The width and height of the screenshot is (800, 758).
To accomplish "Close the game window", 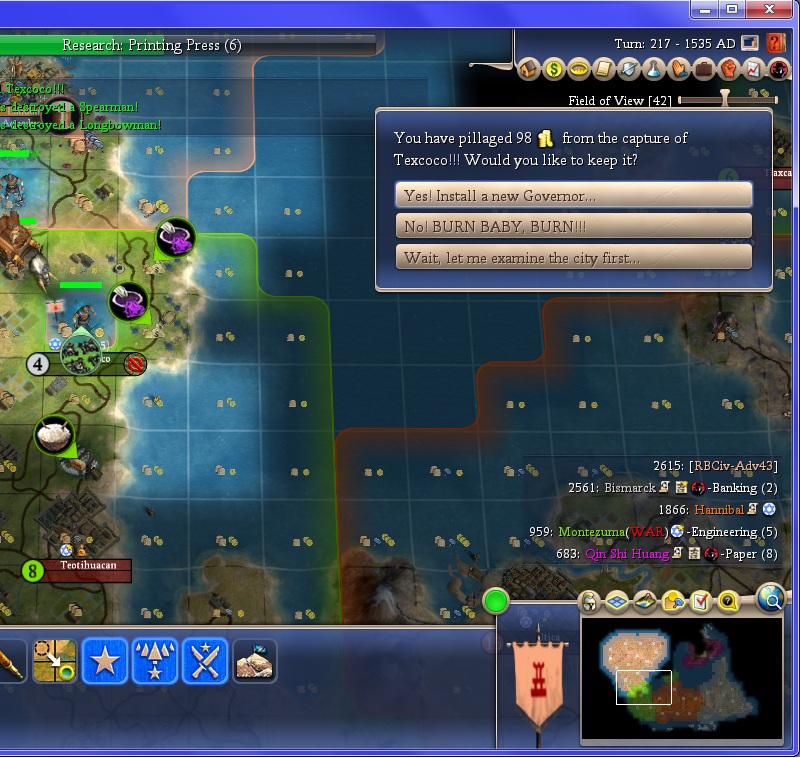I will (x=767, y=9).
